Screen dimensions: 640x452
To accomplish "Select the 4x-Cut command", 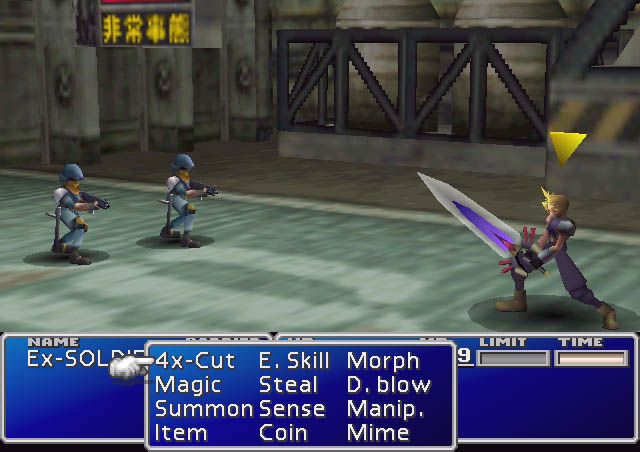I will (x=195, y=361).
